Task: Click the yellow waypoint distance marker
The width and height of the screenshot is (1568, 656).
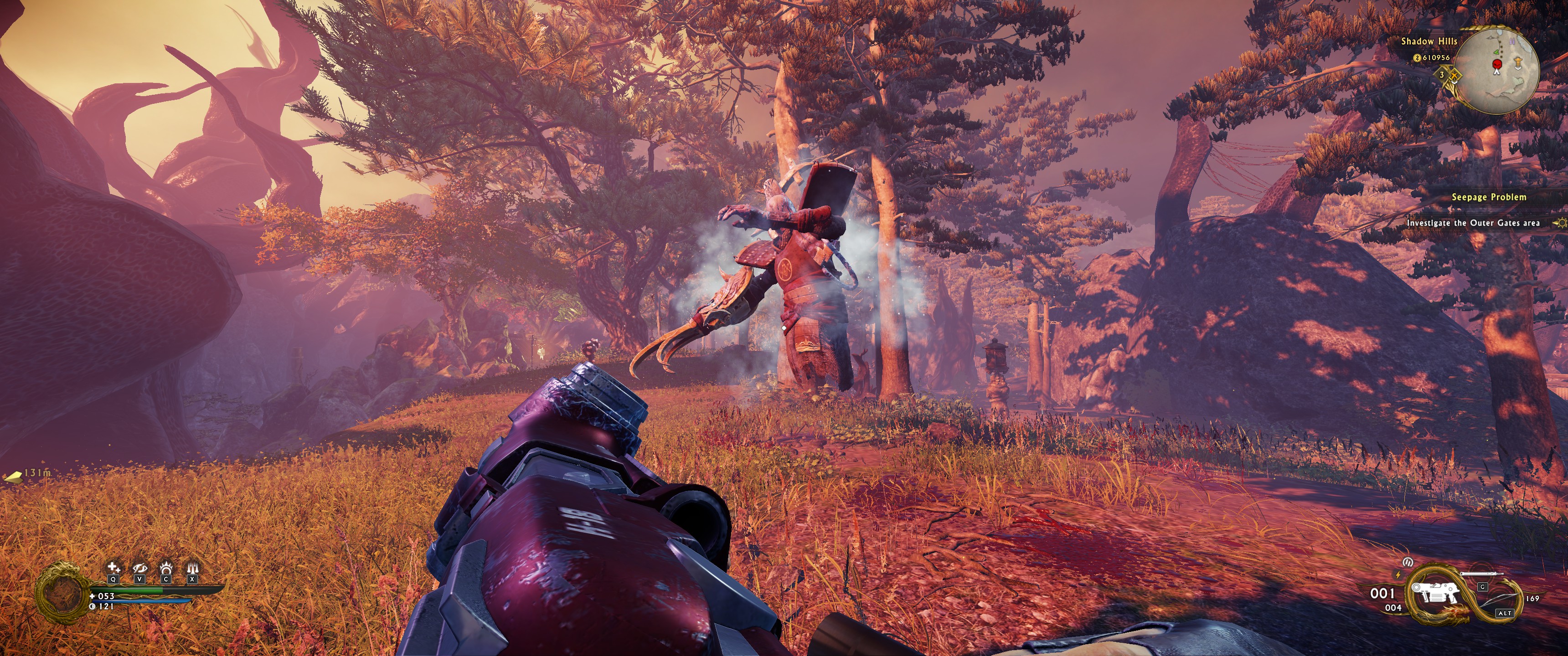Action: click(15, 474)
